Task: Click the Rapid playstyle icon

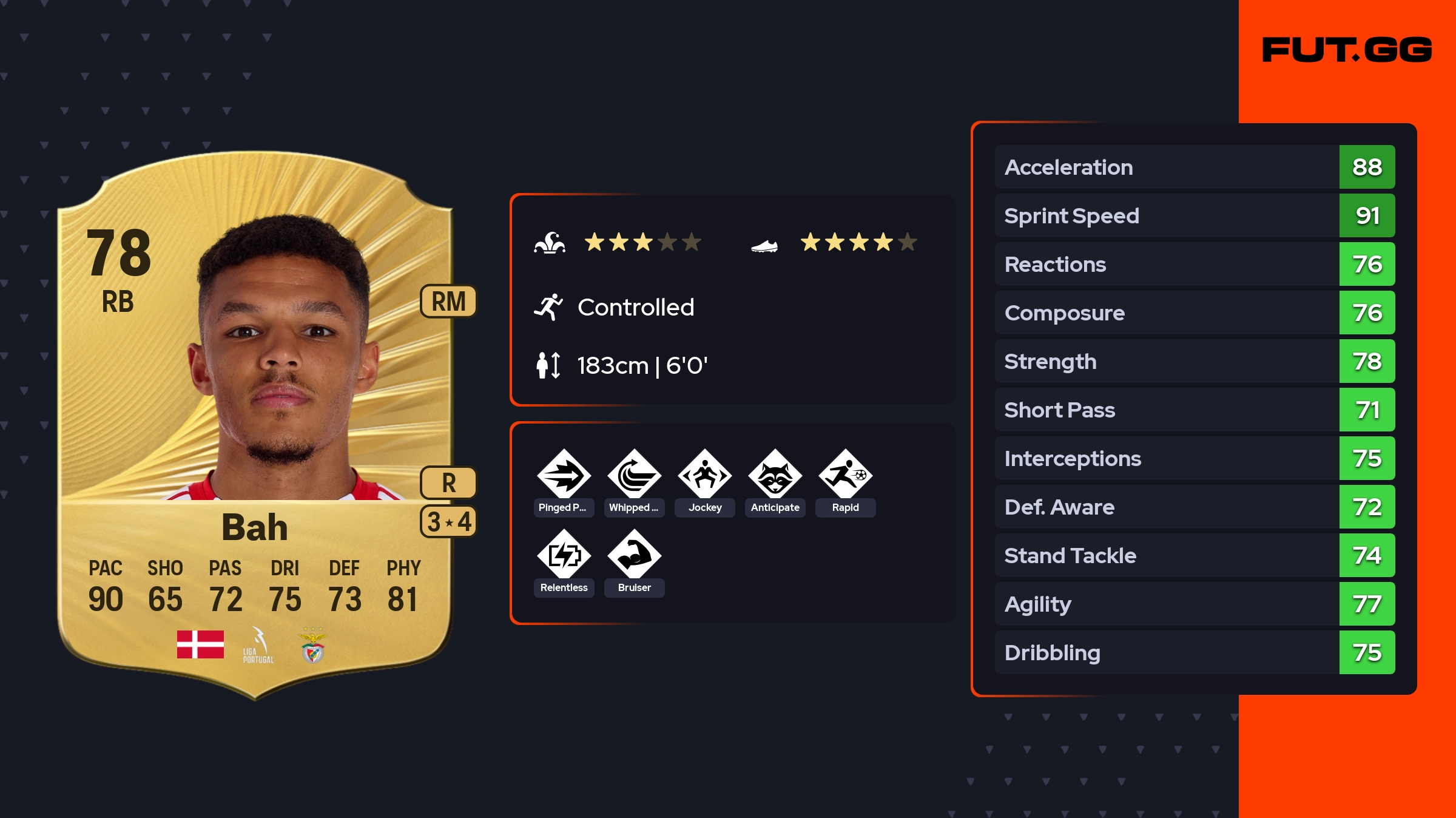Action: pyautogui.click(x=845, y=475)
